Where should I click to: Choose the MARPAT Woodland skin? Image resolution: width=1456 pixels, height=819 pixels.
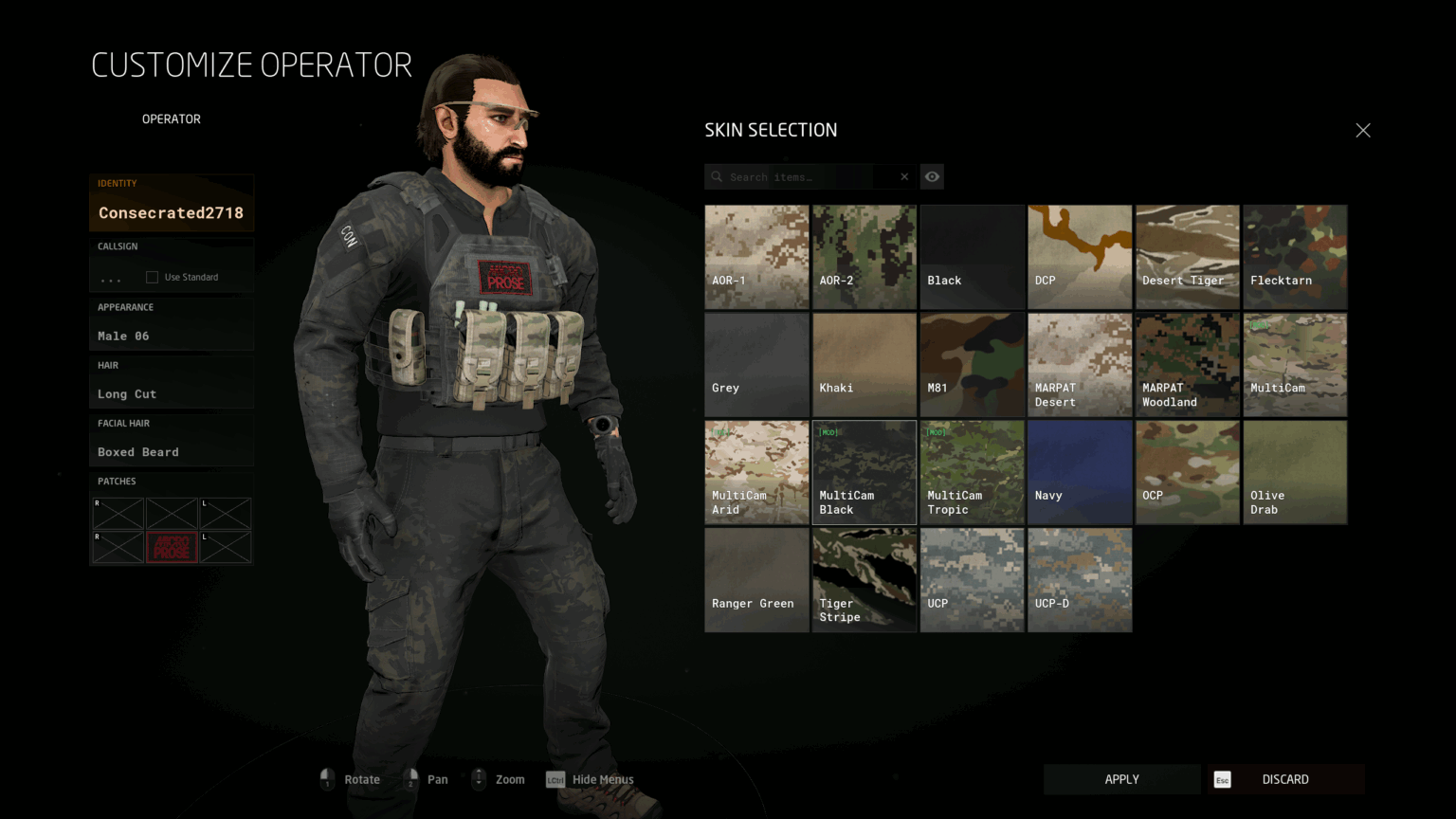(1187, 365)
